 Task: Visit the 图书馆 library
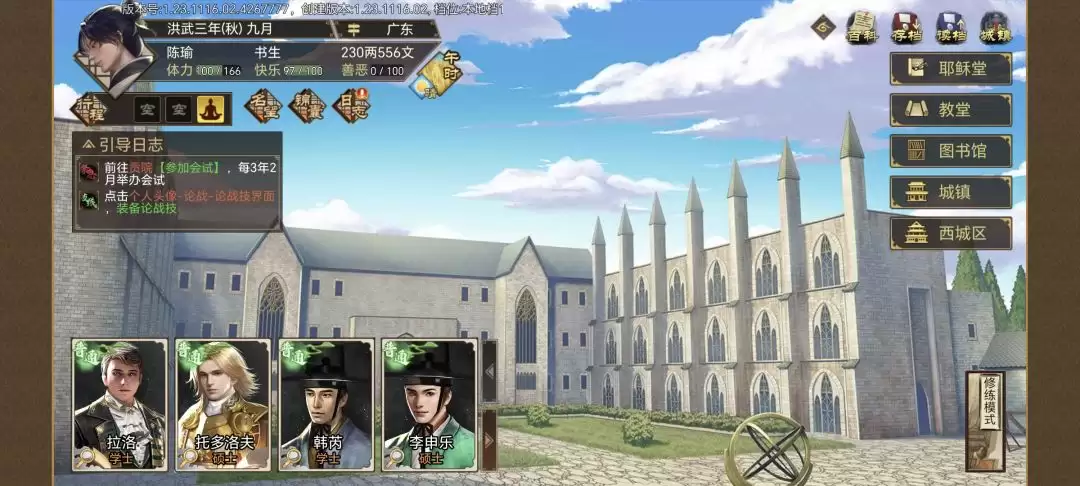950,151
